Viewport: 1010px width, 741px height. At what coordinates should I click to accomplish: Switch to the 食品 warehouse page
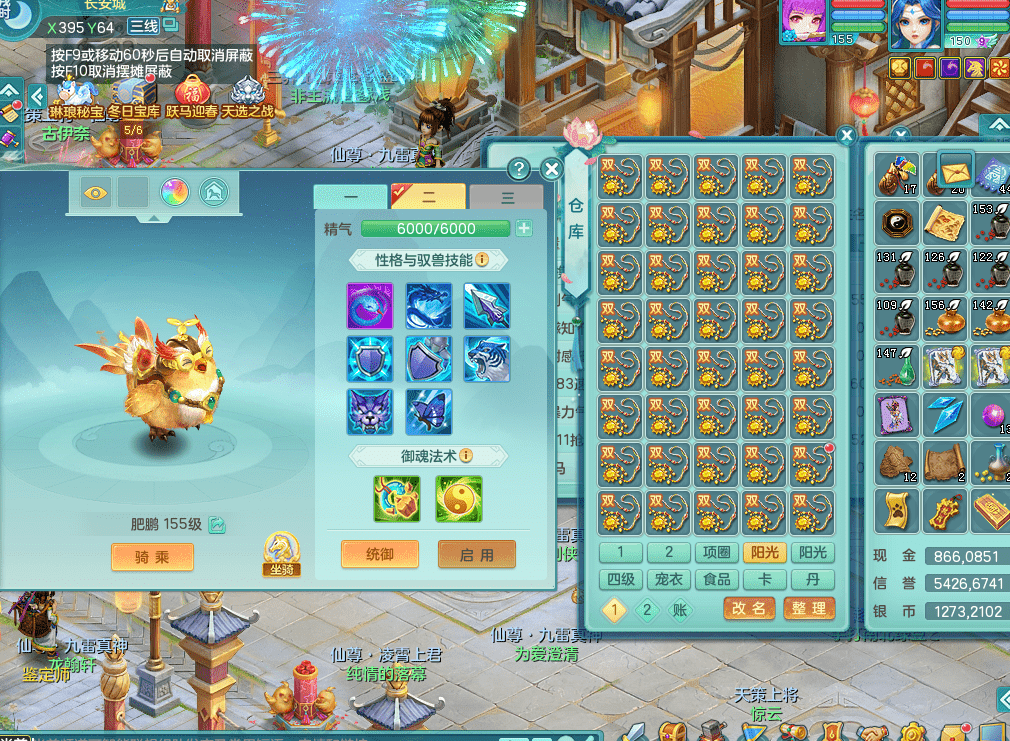pyautogui.click(x=716, y=580)
